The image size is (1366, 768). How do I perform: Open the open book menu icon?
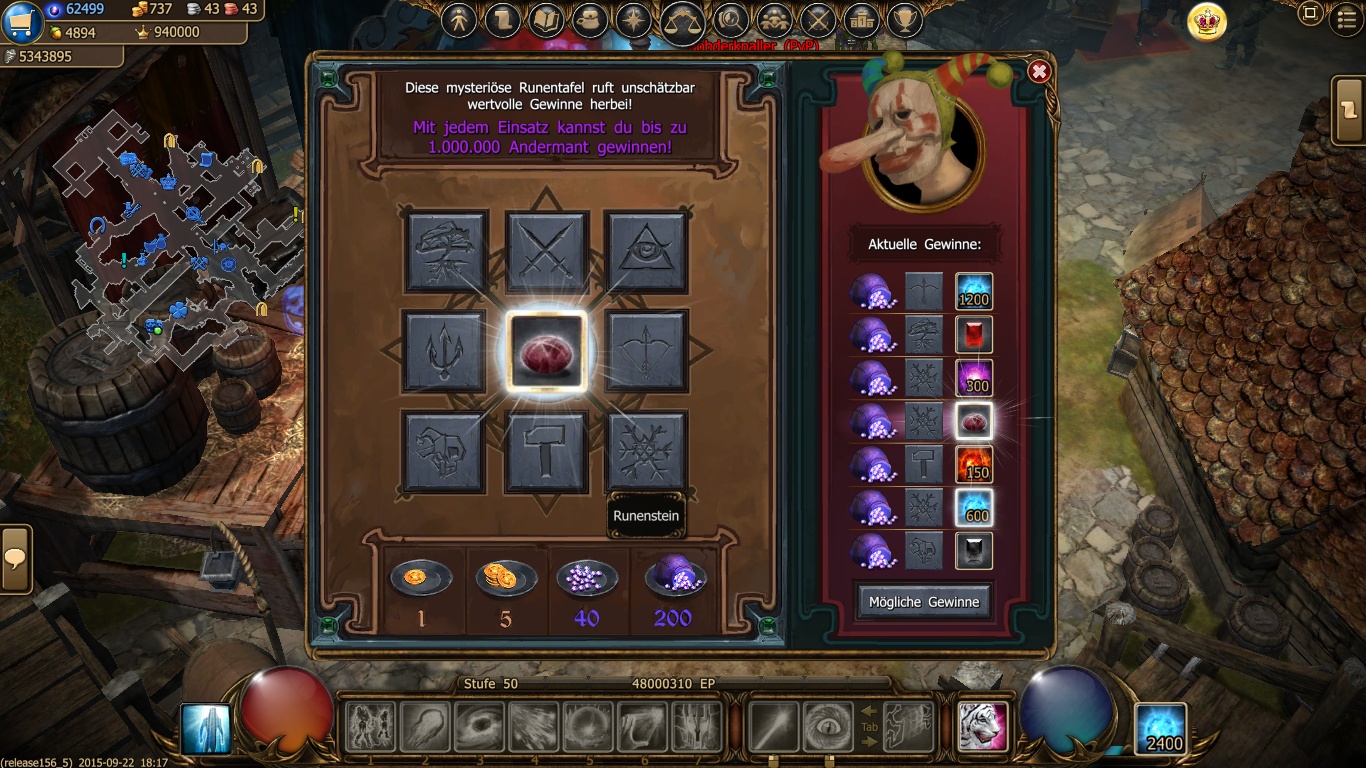pos(546,20)
